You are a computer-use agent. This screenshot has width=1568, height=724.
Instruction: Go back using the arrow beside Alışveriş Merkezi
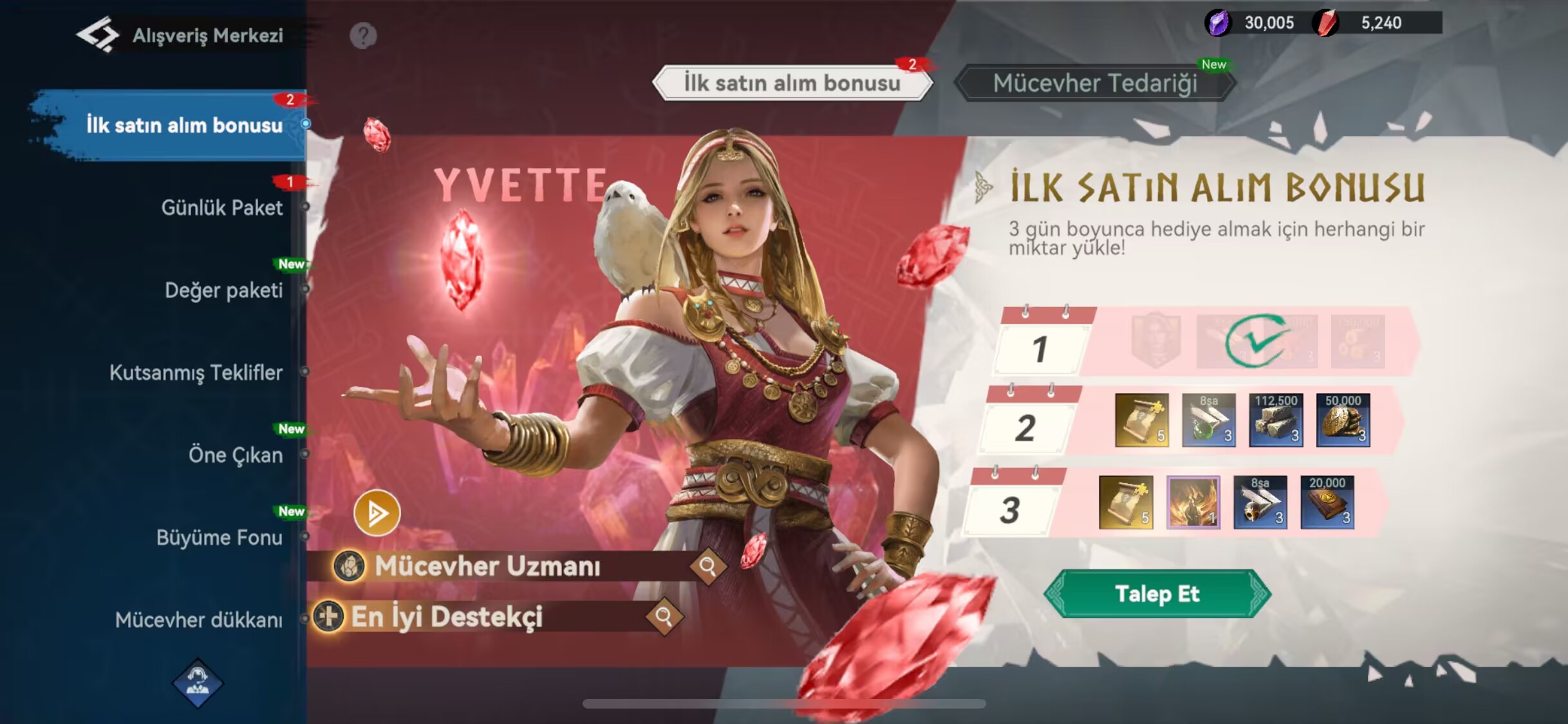click(98, 35)
